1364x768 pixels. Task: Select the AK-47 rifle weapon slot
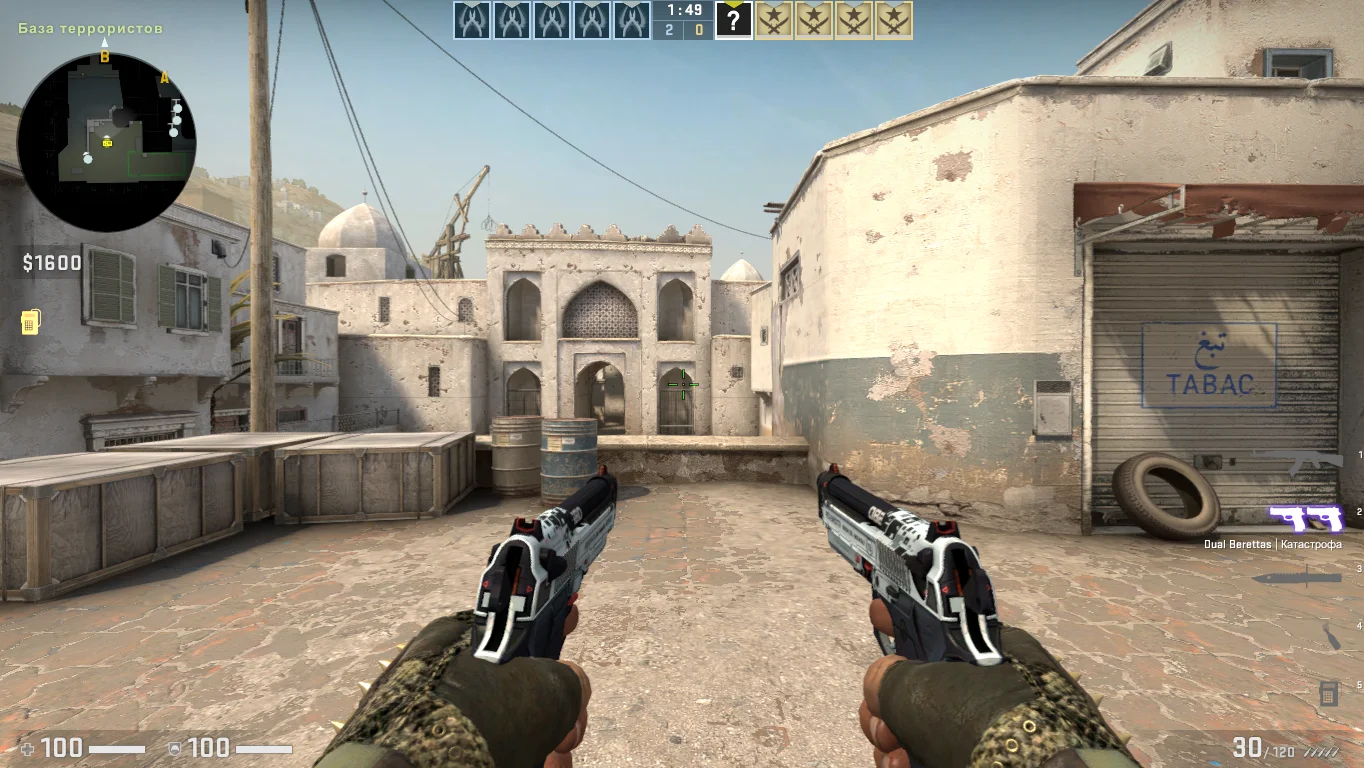[x=1297, y=461]
